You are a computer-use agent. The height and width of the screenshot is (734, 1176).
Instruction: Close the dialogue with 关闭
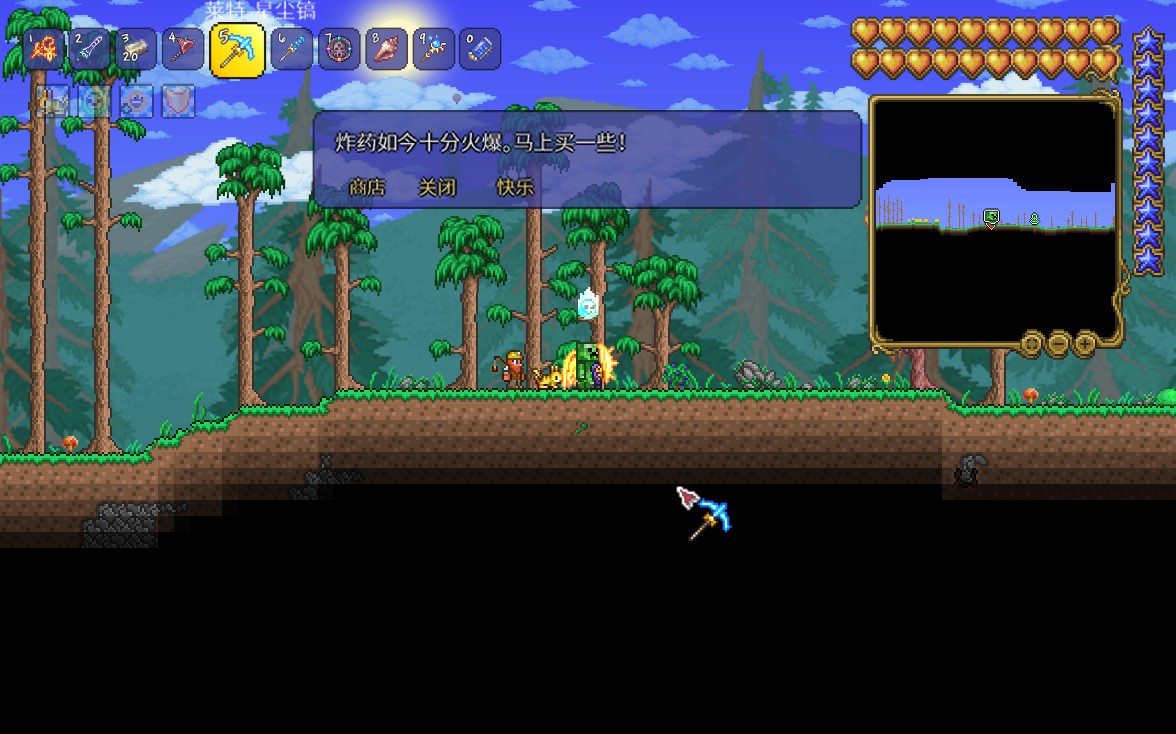coord(437,187)
